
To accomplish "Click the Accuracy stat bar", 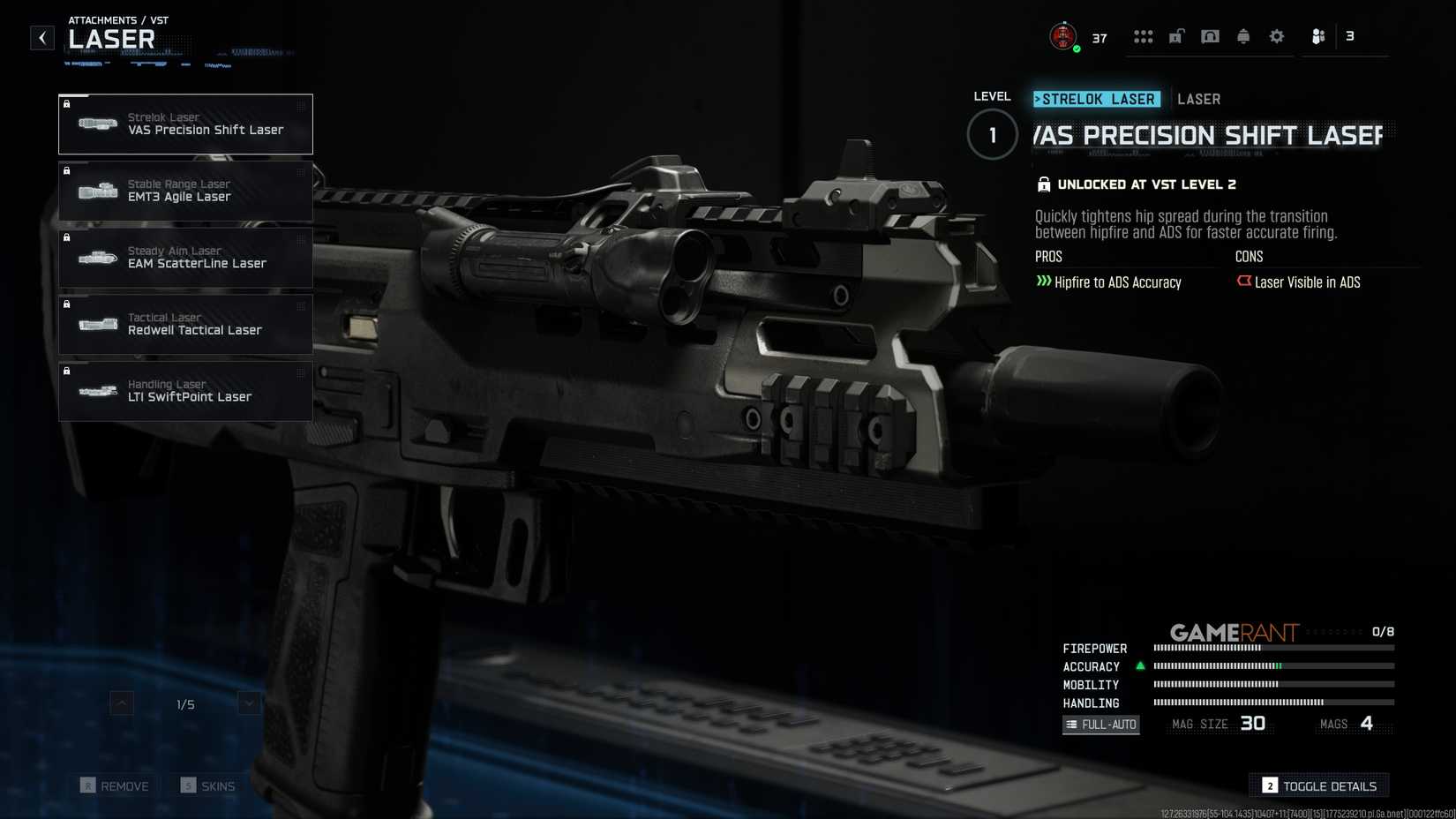I will [1271, 667].
